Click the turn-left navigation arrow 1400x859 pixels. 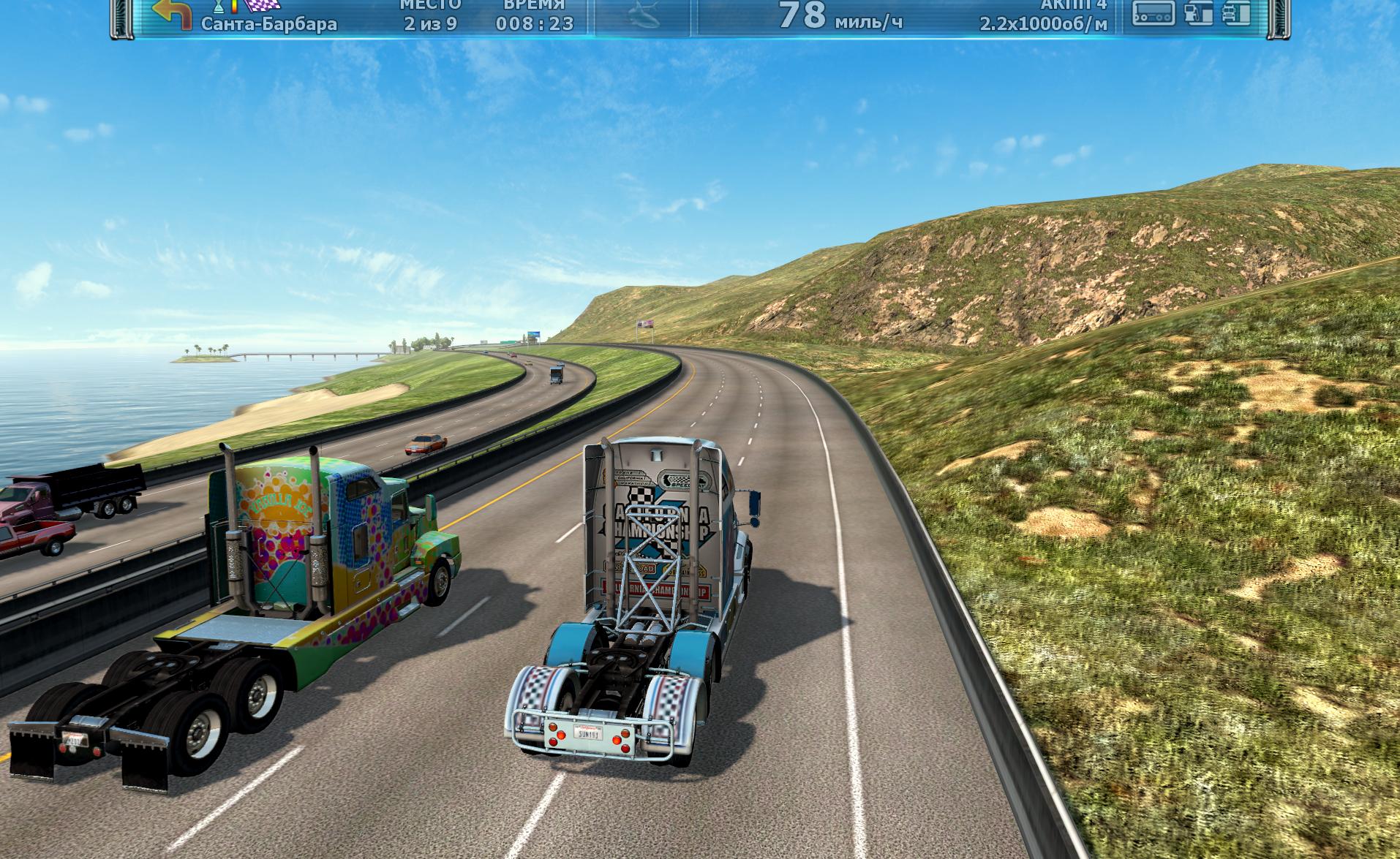pyautogui.click(x=171, y=13)
